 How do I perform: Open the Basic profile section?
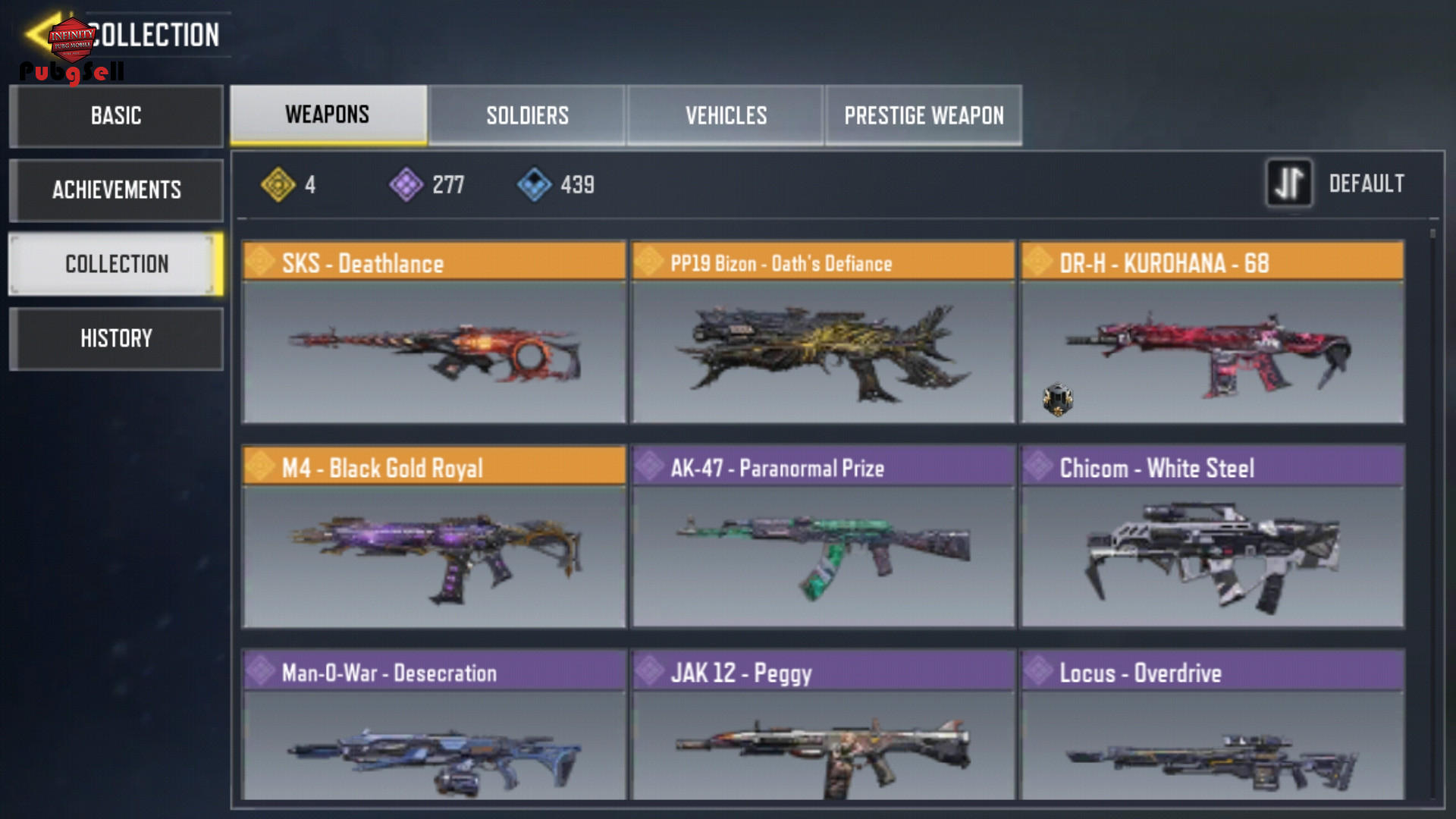pyautogui.click(x=116, y=116)
